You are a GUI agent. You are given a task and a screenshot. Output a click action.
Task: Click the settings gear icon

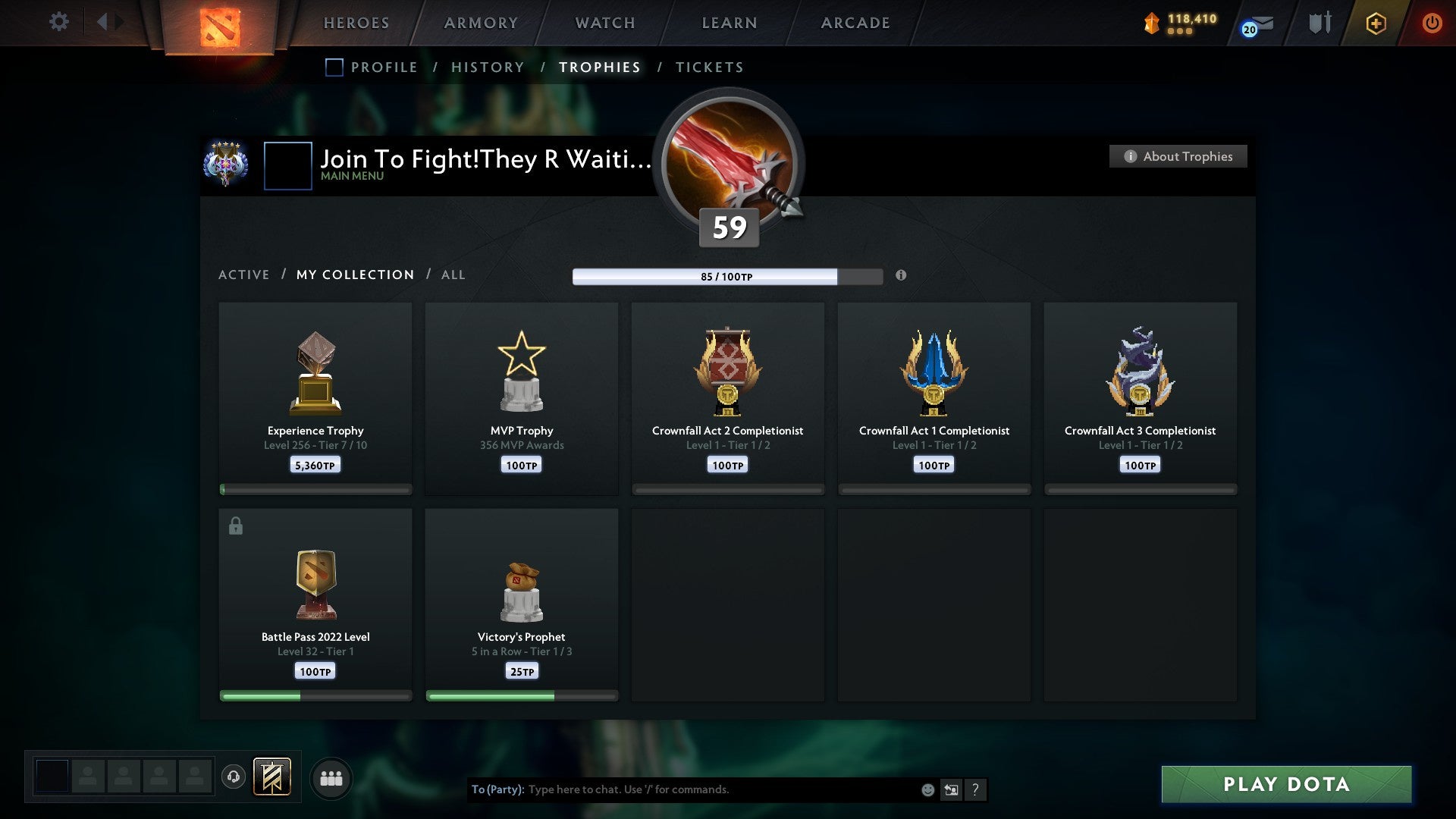point(58,22)
